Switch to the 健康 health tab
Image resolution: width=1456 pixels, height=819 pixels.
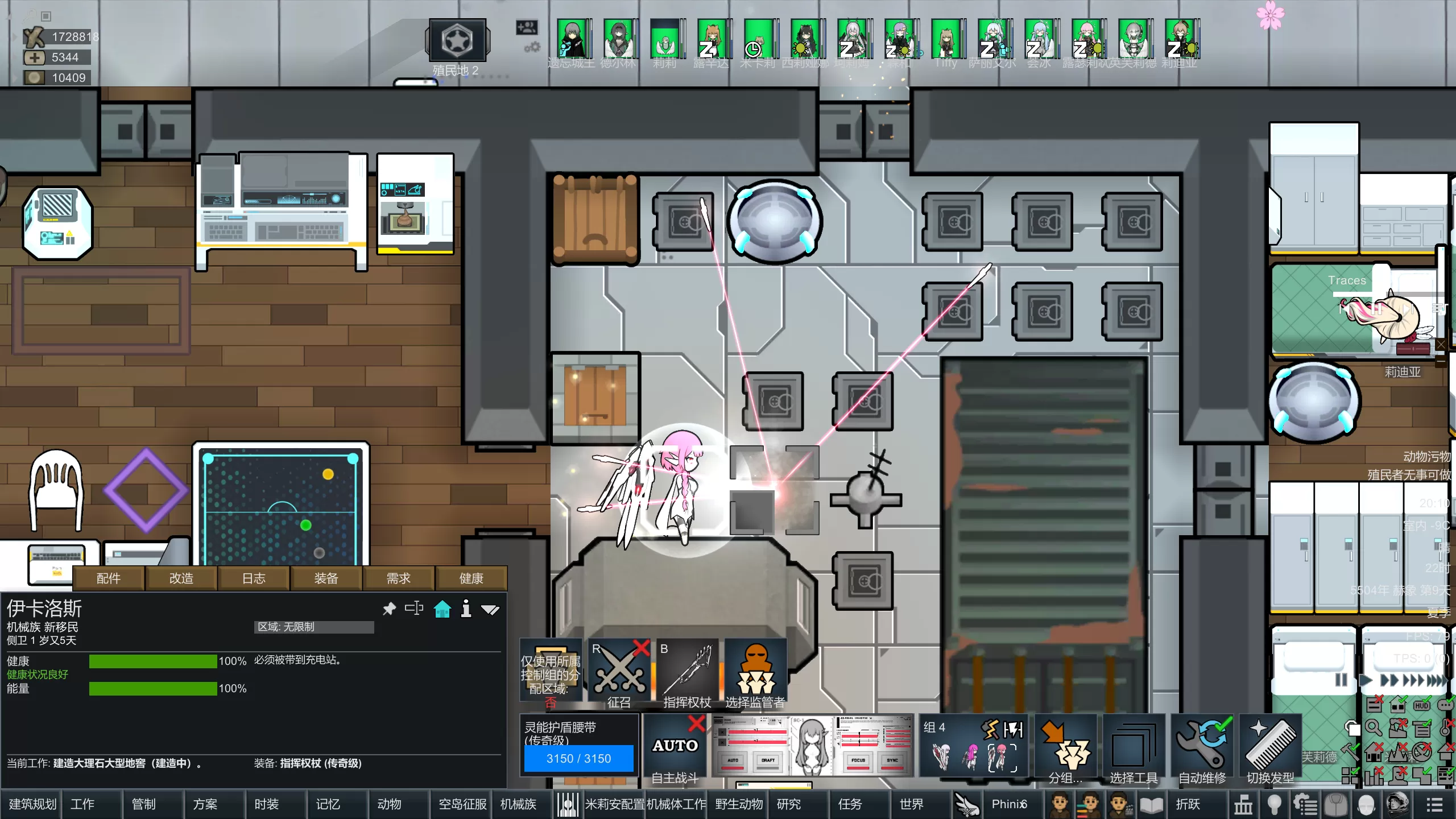click(x=471, y=578)
